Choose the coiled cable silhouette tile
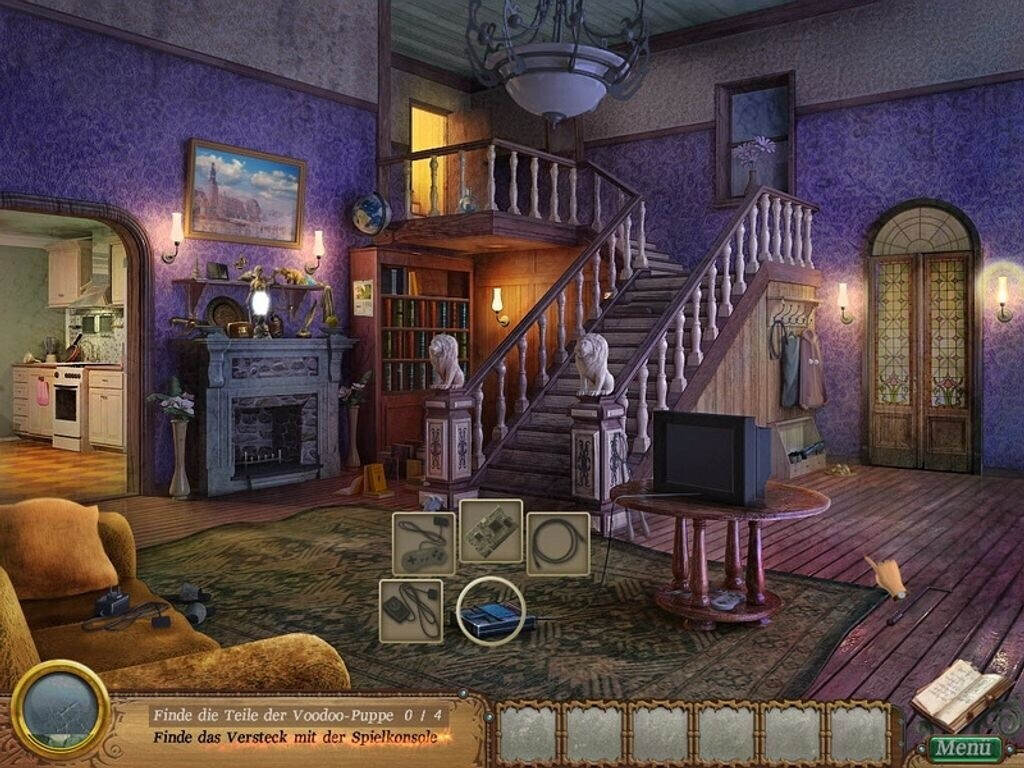The width and height of the screenshot is (1024, 768). [x=558, y=544]
